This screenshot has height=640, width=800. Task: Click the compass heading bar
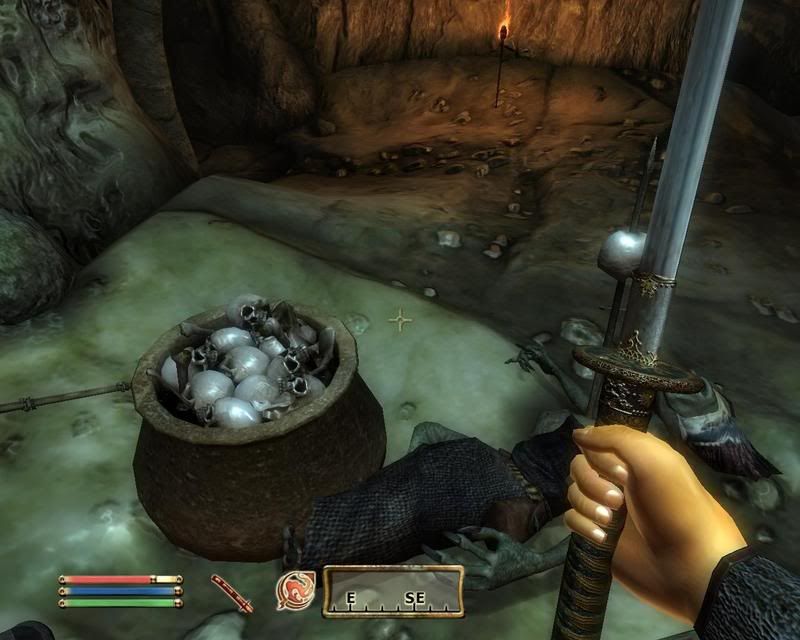coord(393,591)
